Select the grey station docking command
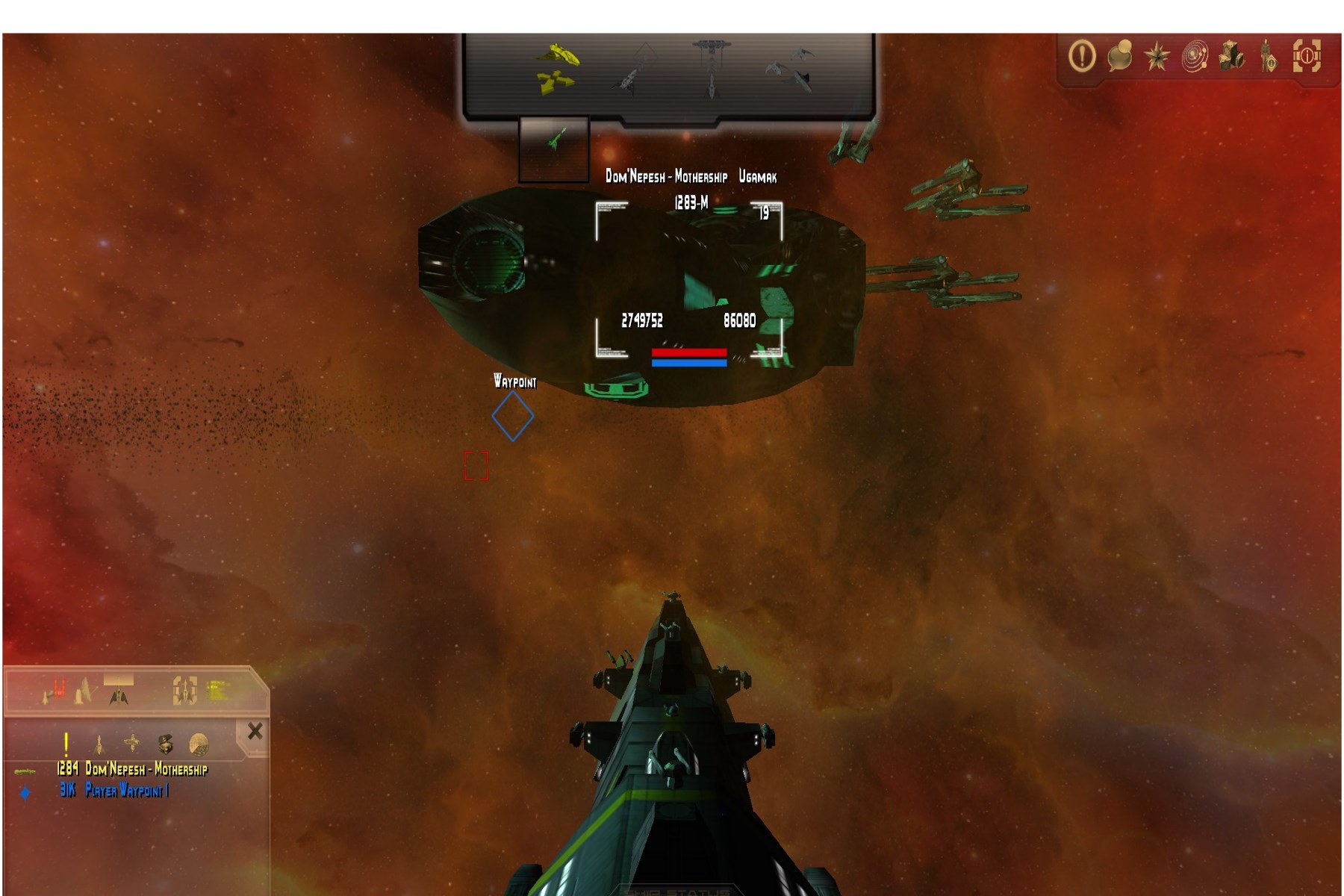1344x896 pixels. (710, 68)
